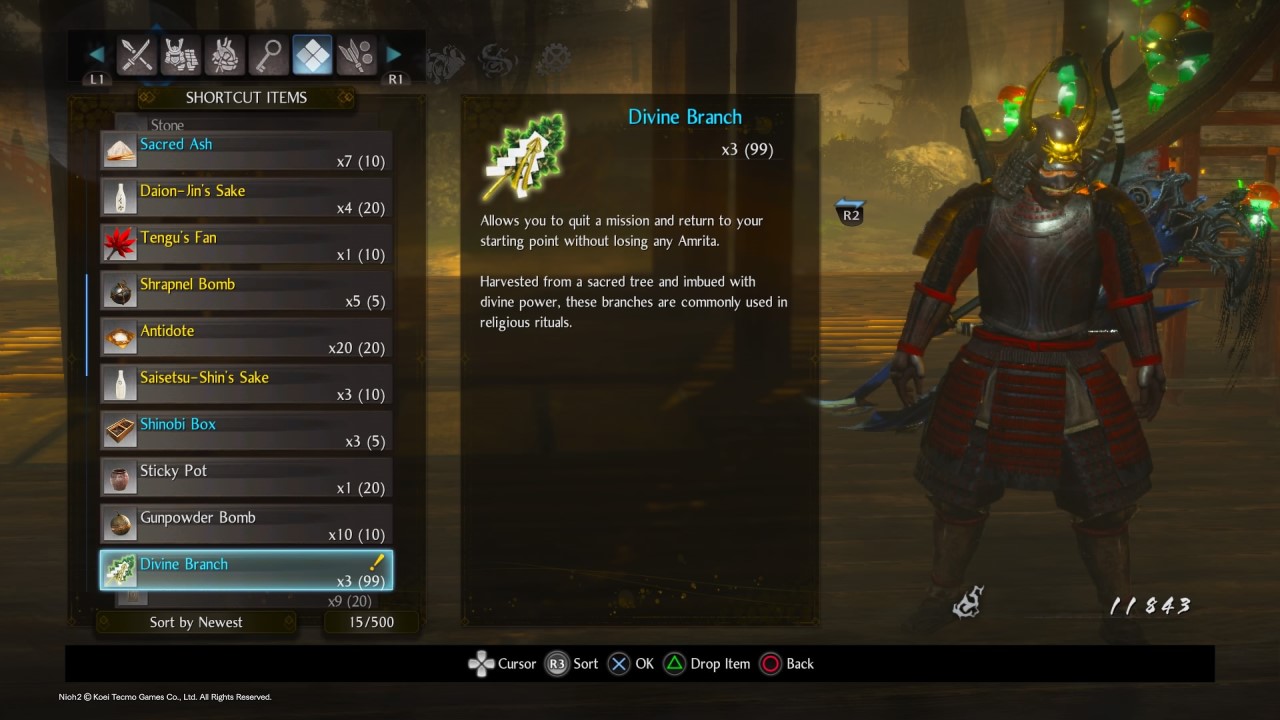The height and width of the screenshot is (720, 1280).
Task: Open the samurai armor category tab
Action: [181, 56]
